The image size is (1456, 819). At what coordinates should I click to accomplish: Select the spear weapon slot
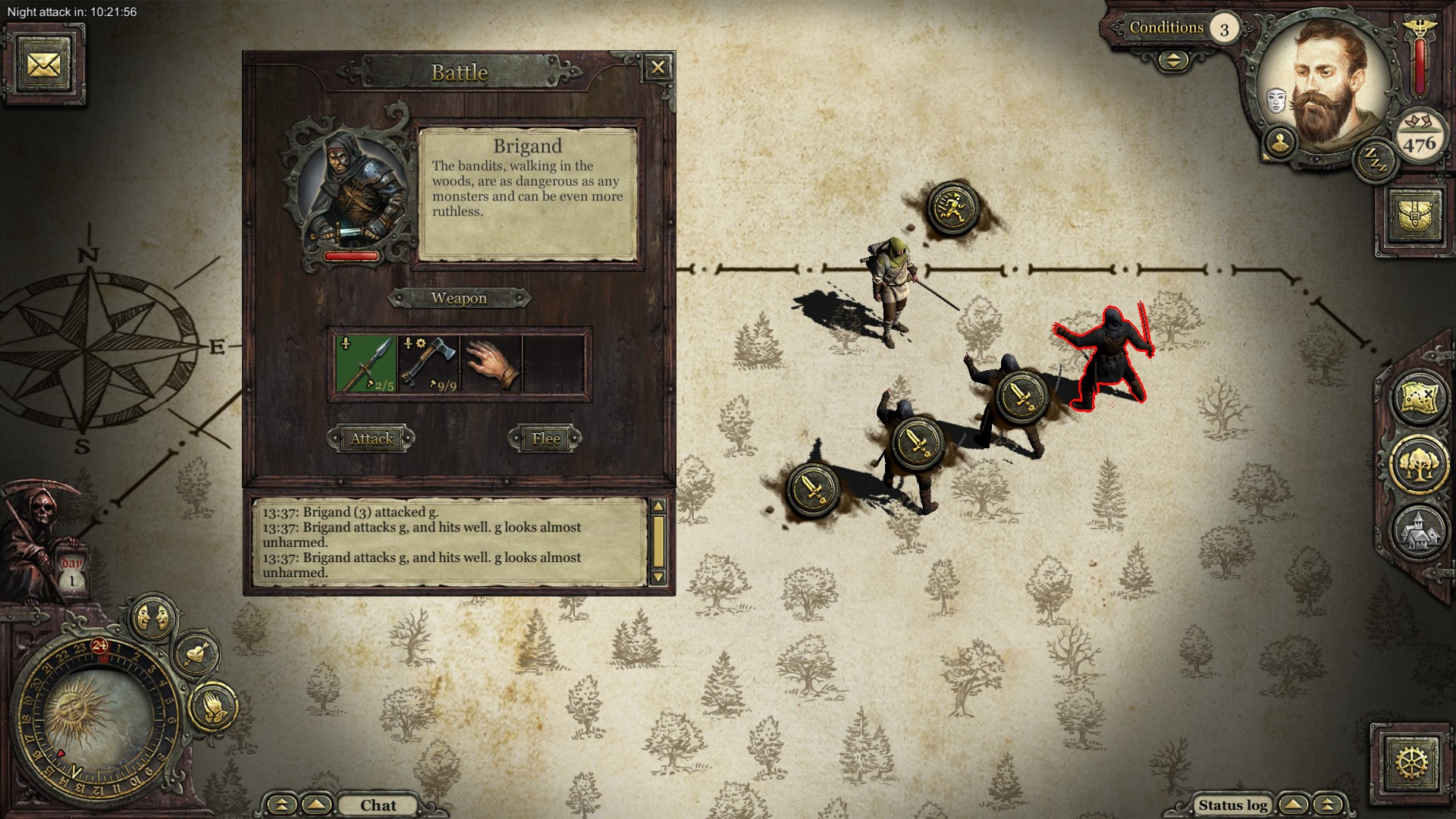(x=366, y=365)
